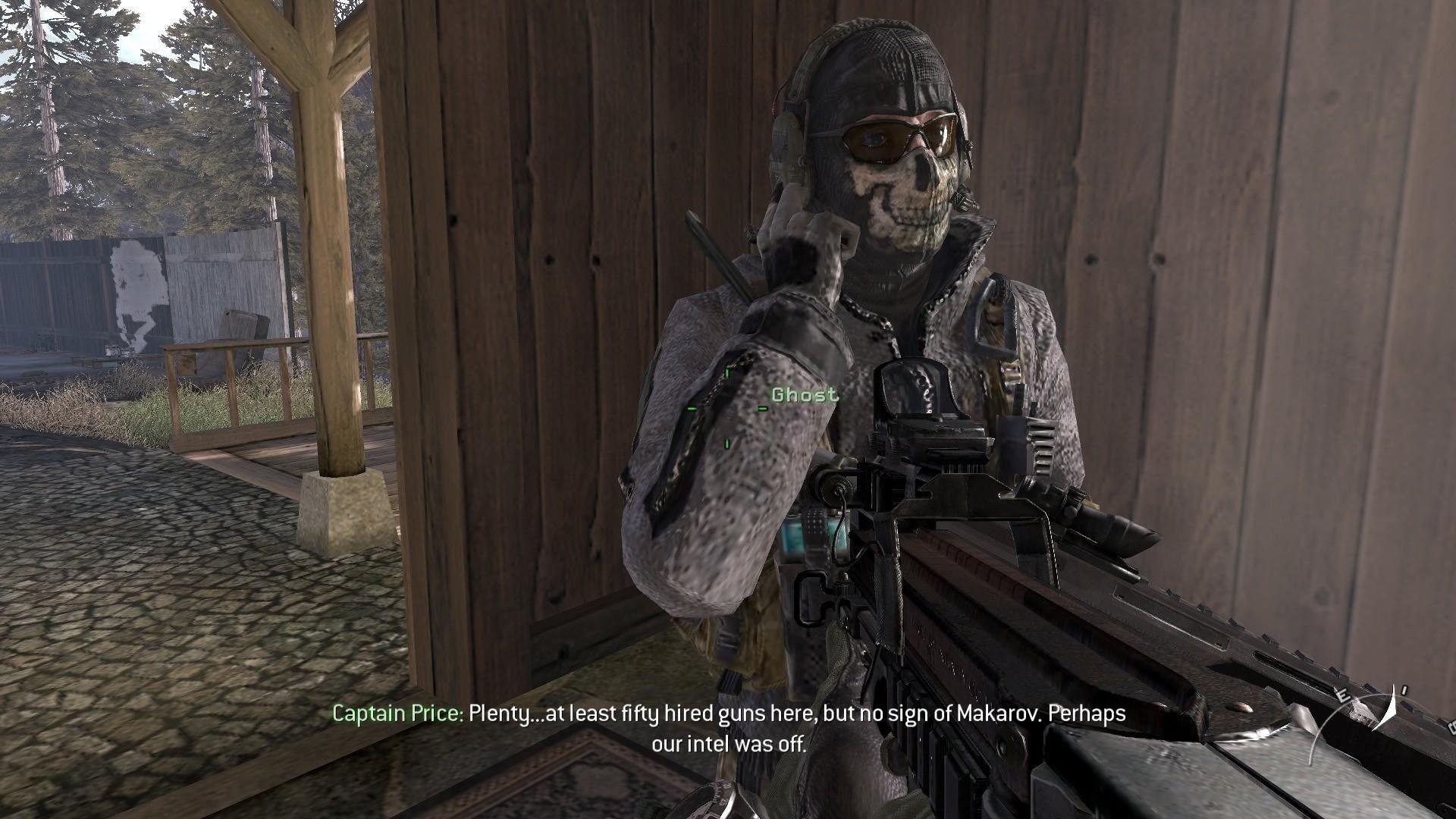Expand the left crosshair bracket
The width and height of the screenshot is (1456, 819).
(689, 409)
